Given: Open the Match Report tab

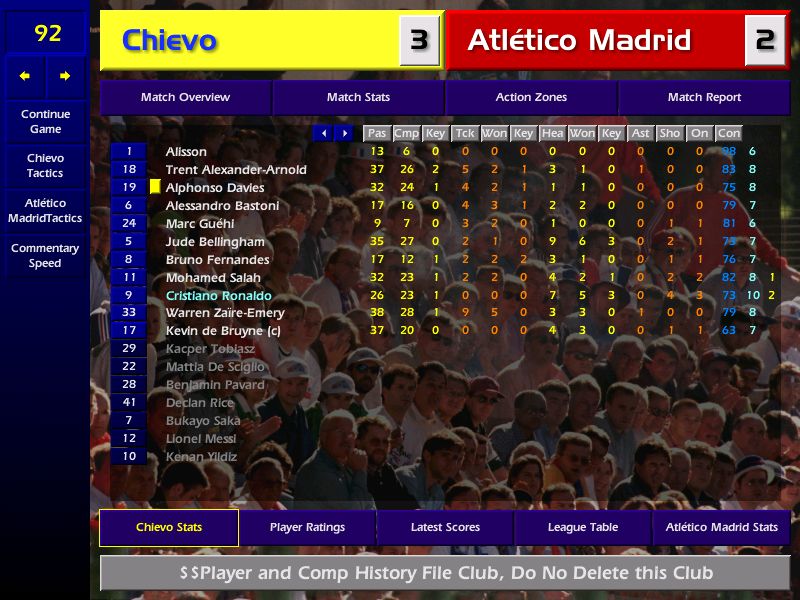Looking at the screenshot, I should click(x=704, y=97).
